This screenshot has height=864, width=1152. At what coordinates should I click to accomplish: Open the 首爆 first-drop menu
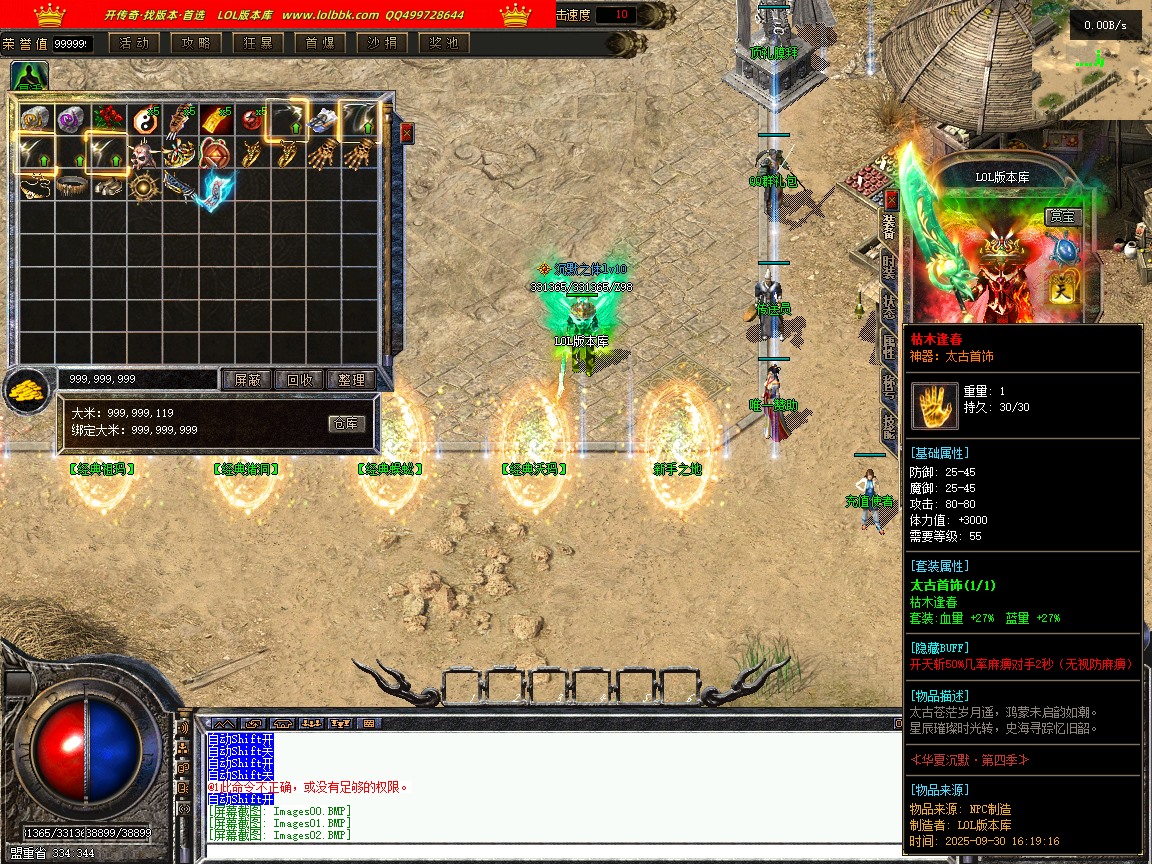click(320, 43)
